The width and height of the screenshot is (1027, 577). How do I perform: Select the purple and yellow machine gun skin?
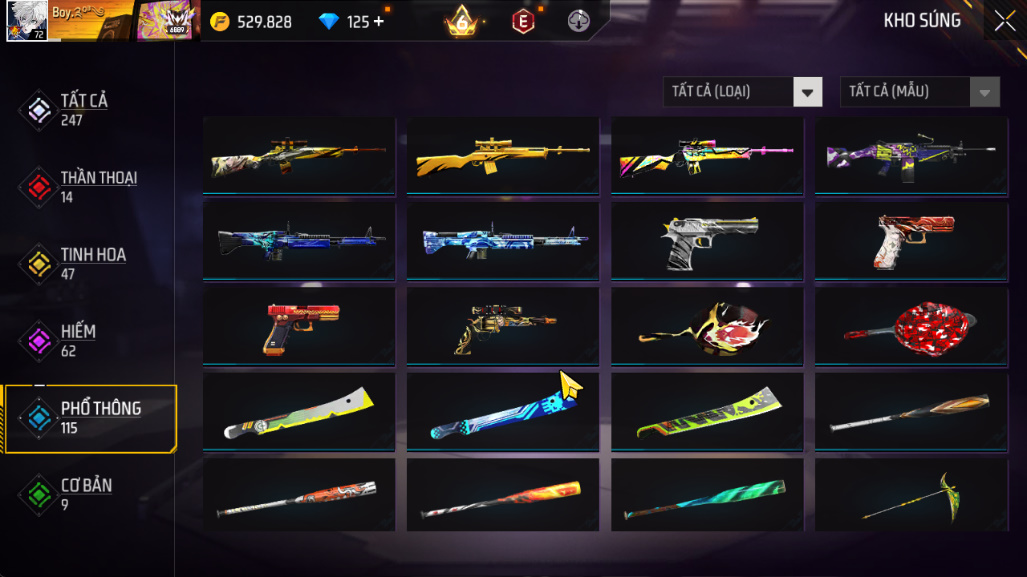pos(911,155)
